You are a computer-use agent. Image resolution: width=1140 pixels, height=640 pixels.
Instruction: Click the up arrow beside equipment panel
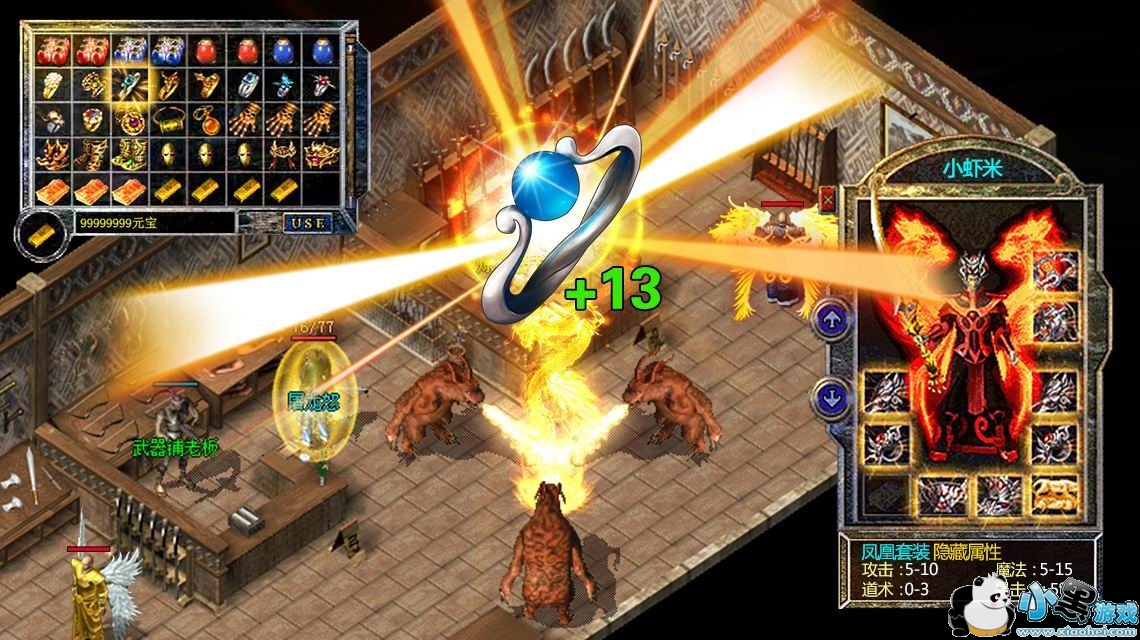831,321
